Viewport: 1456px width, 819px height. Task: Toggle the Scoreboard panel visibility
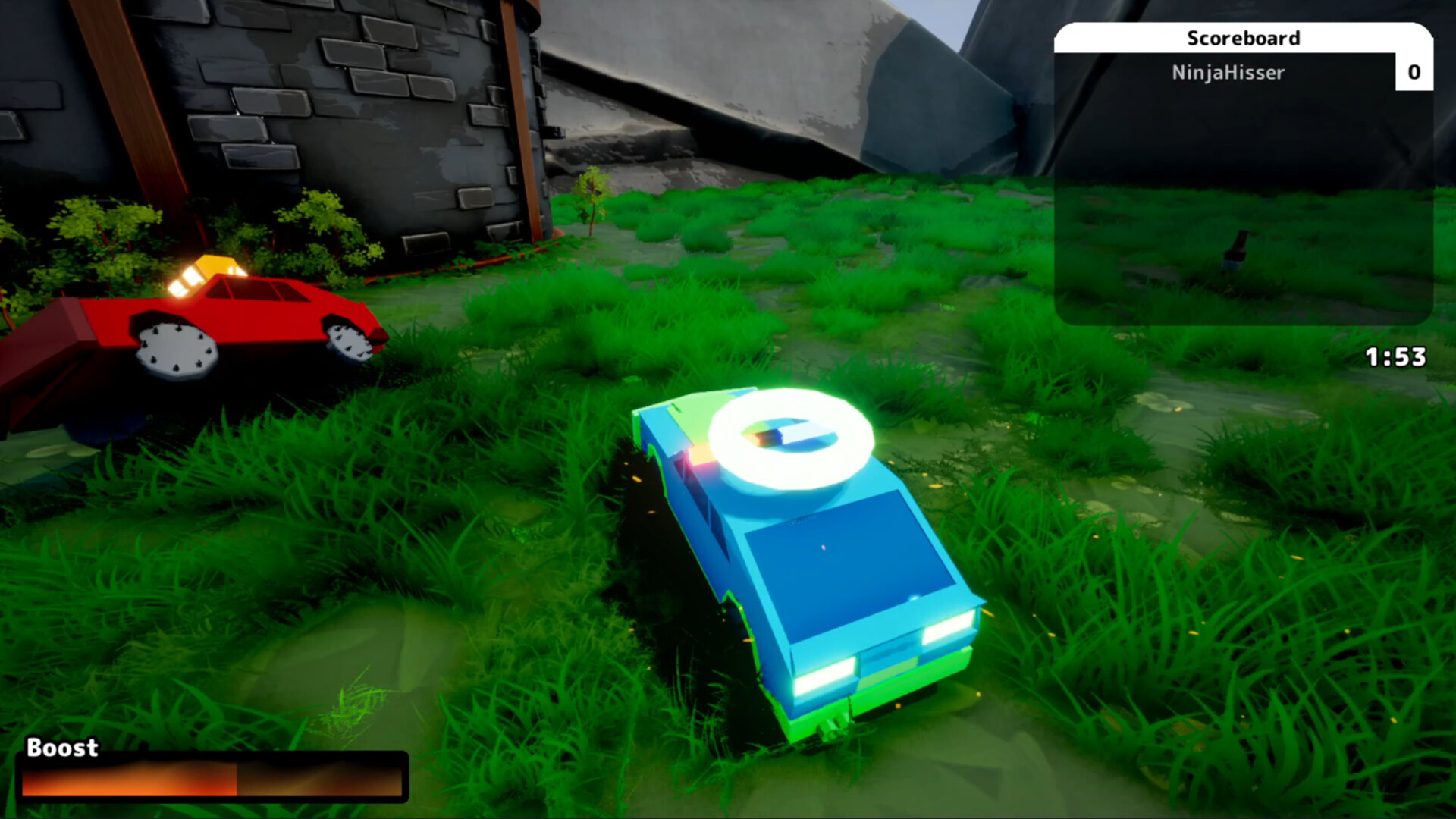point(1244,39)
